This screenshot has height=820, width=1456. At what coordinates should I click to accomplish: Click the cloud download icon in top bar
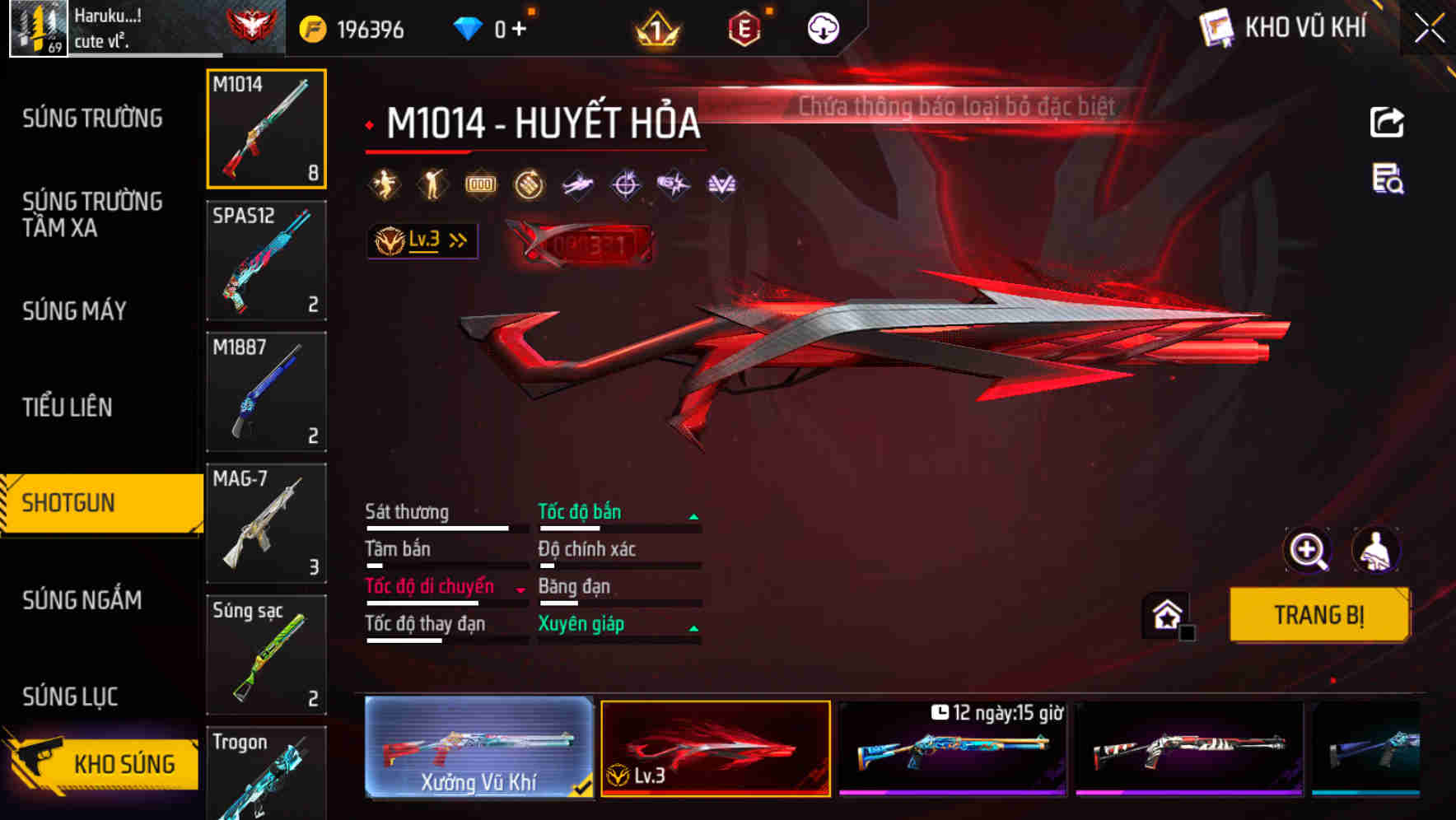823,27
